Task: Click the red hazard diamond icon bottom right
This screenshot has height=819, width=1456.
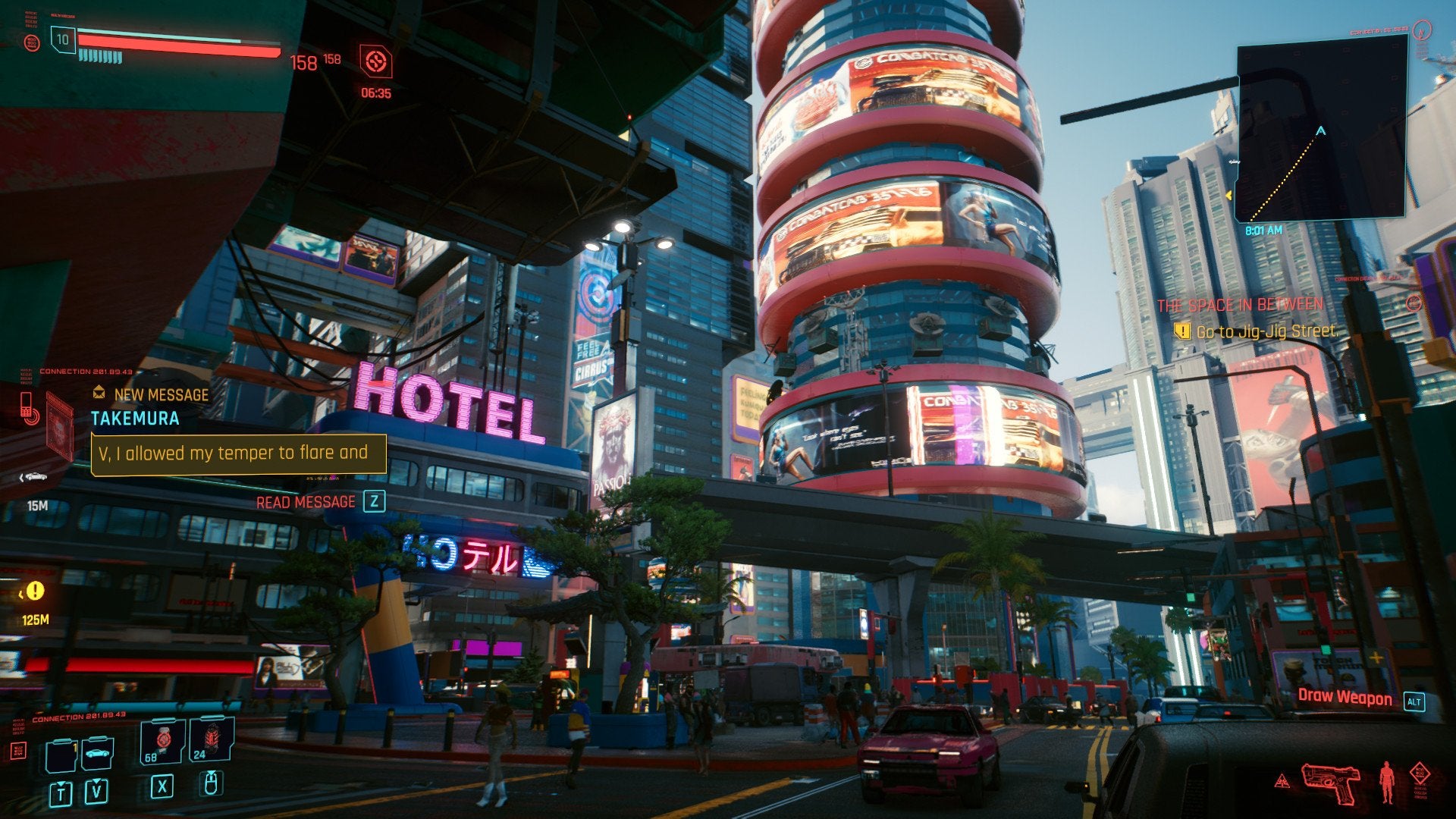Action: pos(1420,773)
